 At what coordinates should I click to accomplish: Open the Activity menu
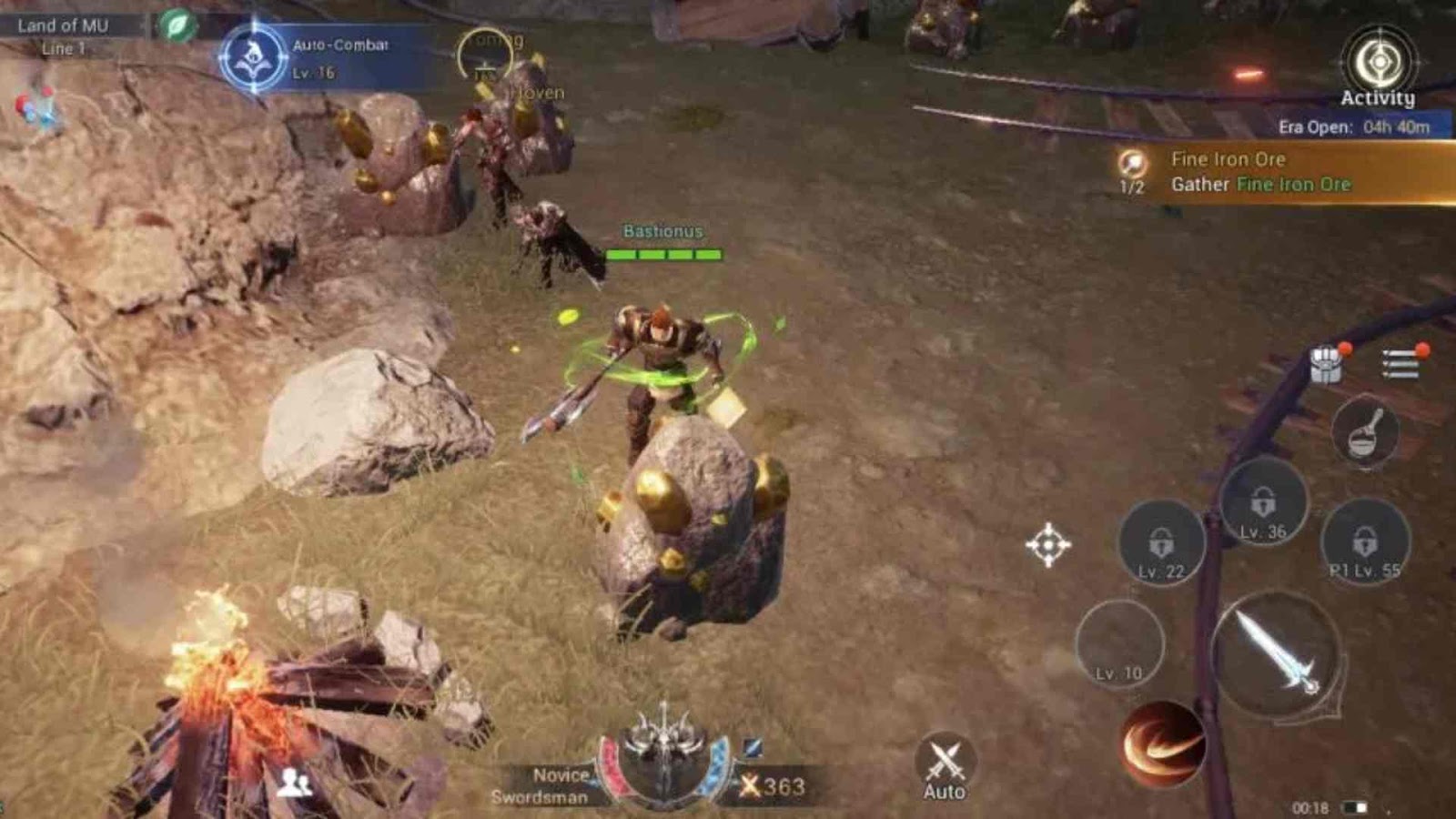[x=1379, y=66]
